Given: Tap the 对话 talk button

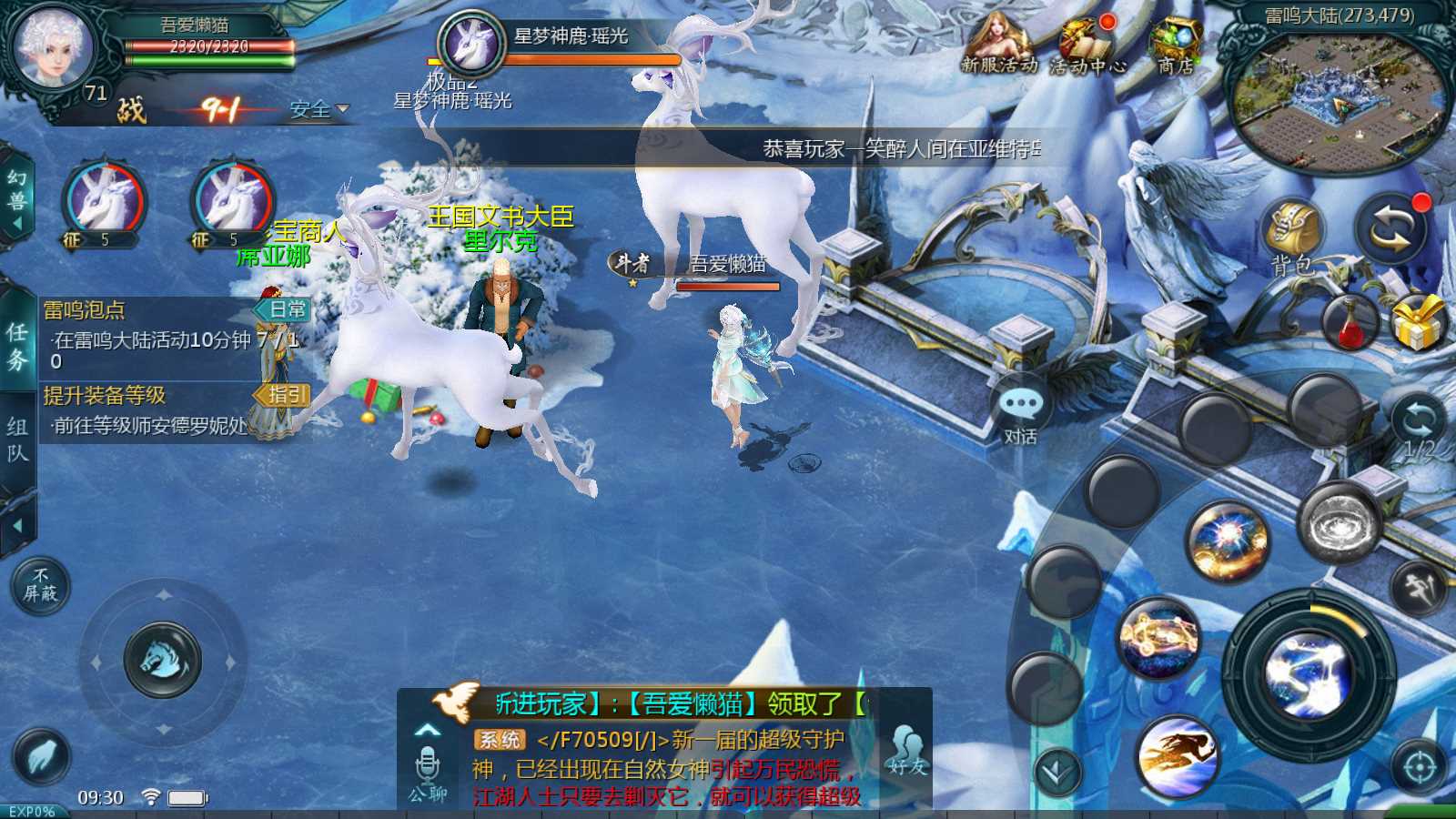Looking at the screenshot, I should (x=1020, y=414).
